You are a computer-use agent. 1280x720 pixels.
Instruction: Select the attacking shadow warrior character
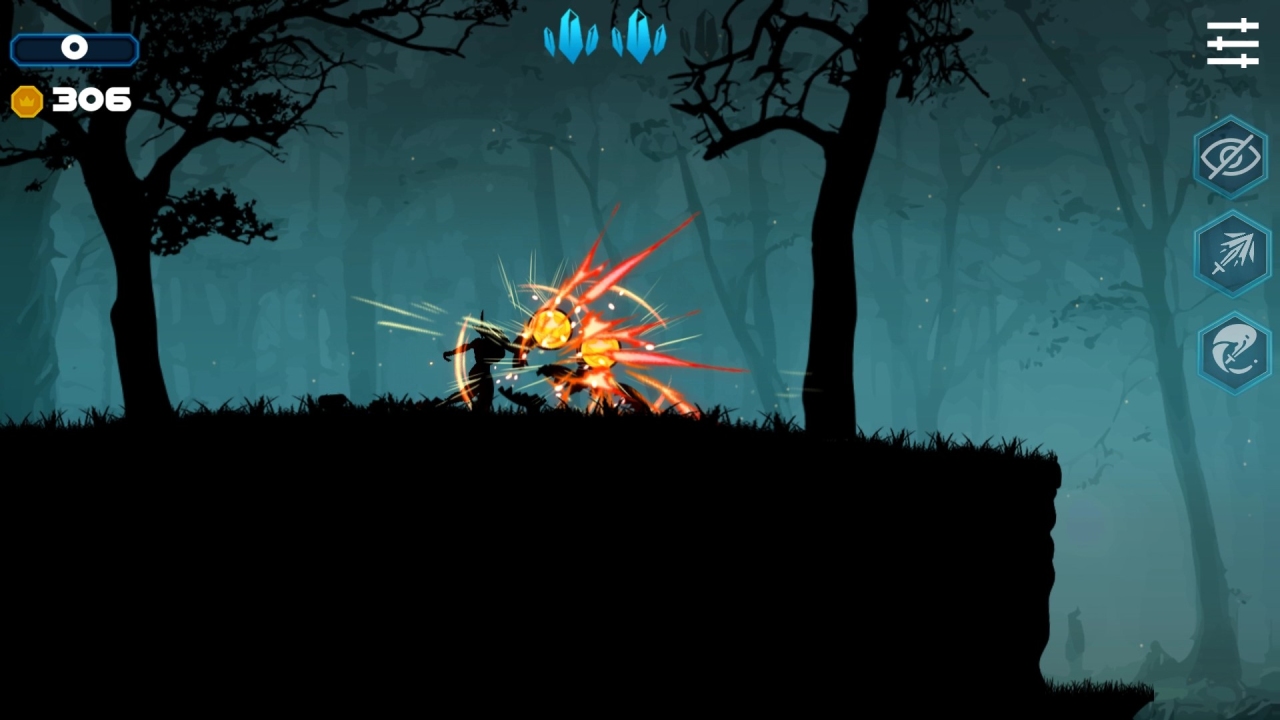485,360
